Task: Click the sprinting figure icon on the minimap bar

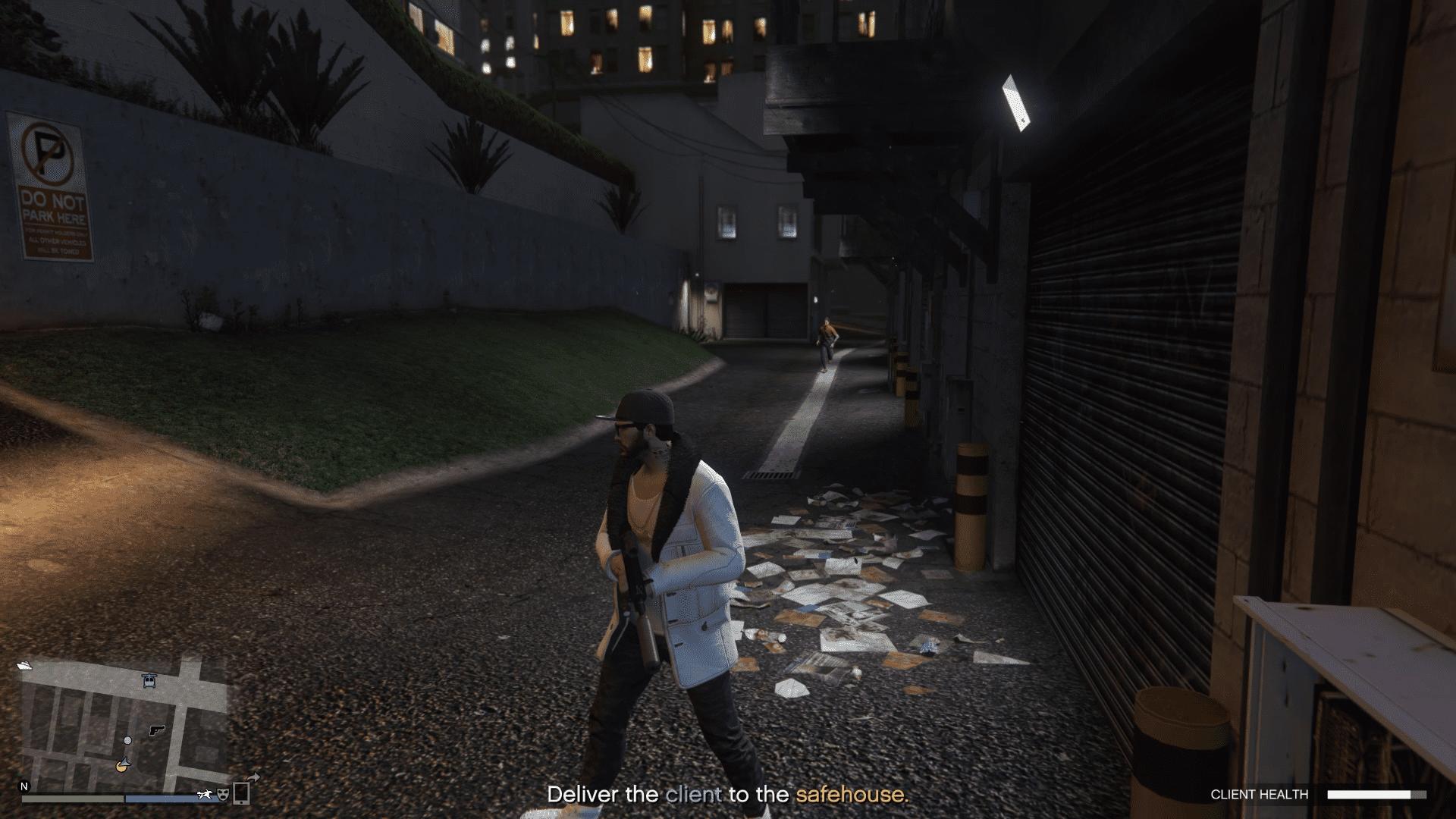Action: click(x=206, y=795)
